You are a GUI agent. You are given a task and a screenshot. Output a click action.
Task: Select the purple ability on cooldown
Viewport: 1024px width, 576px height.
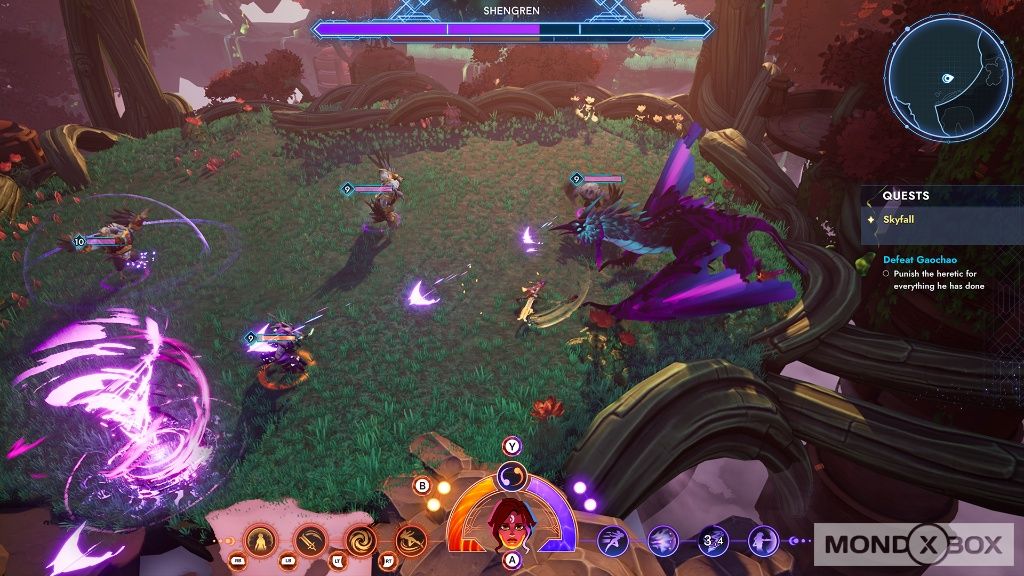pyautogui.click(x=713, y=541)
